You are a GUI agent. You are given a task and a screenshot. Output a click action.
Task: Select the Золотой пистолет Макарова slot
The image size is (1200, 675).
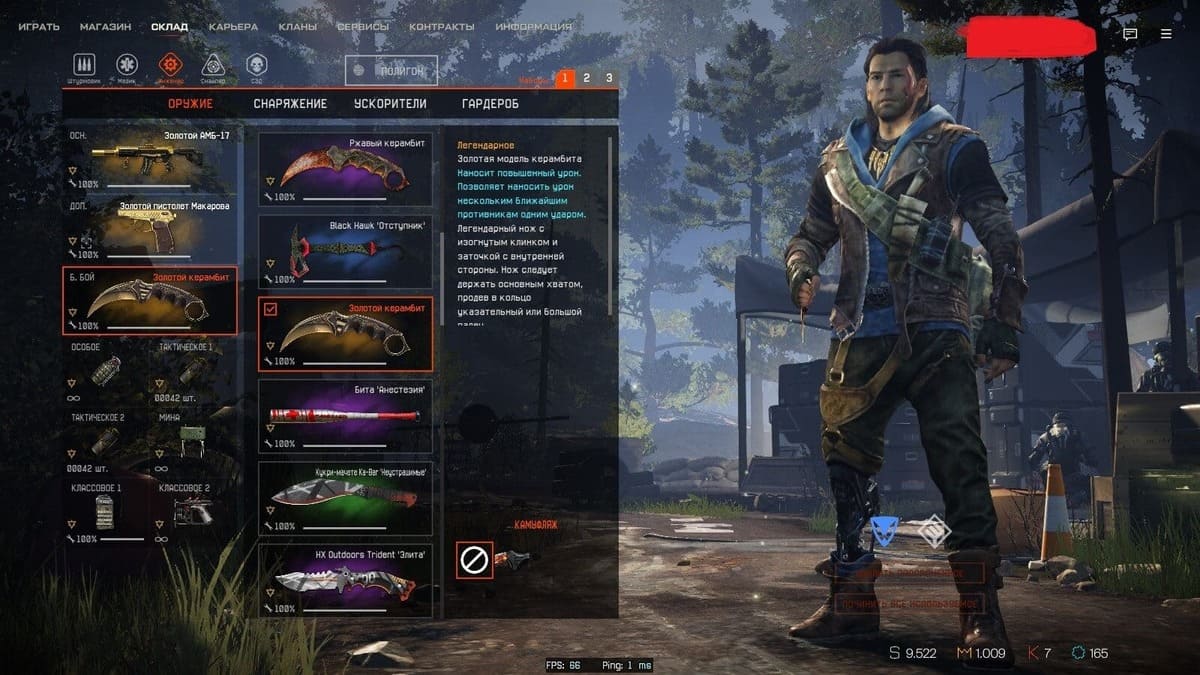[152, 230]
